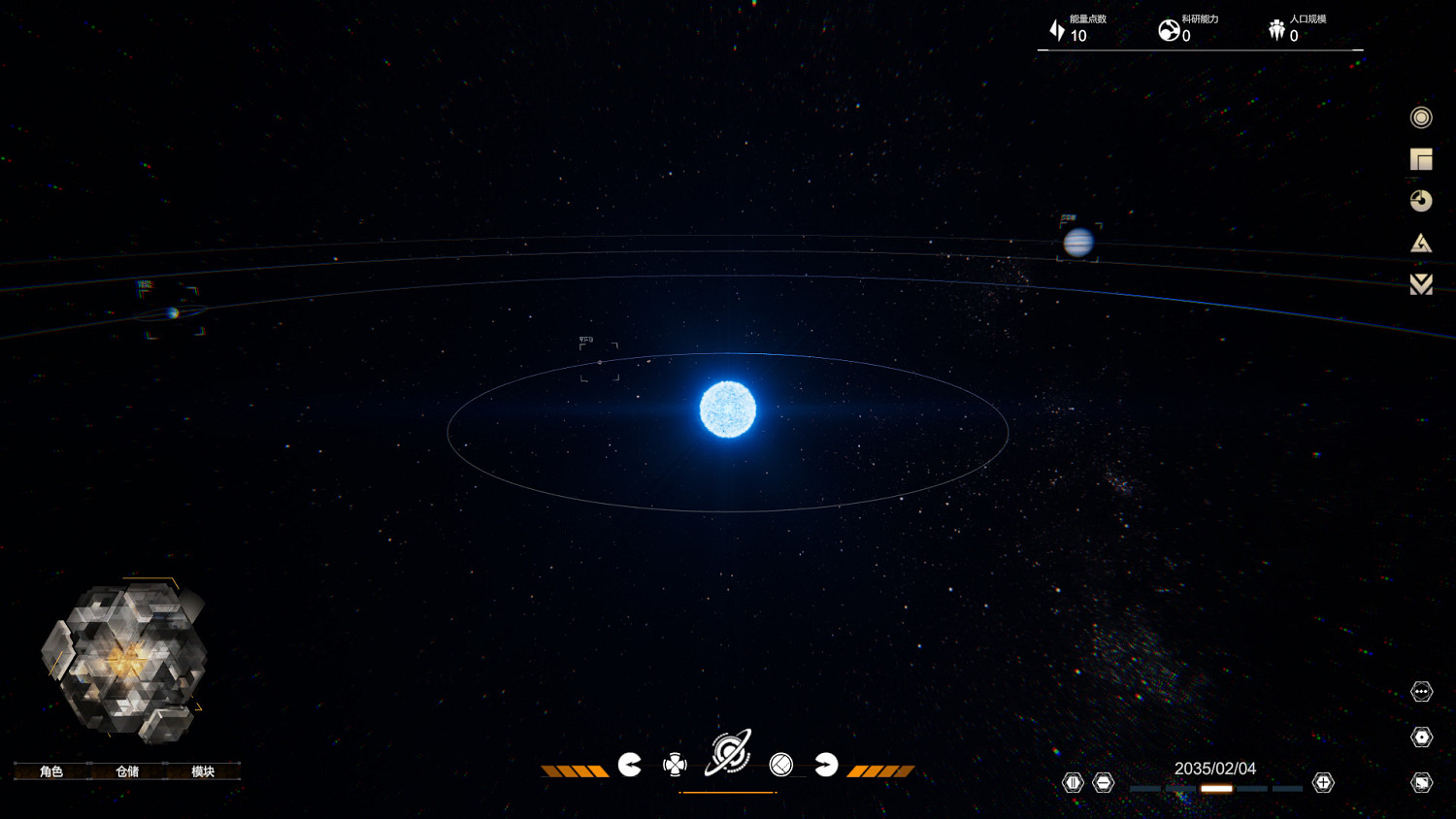Decrease game speed with the minus hexagon

[1104, 781]
